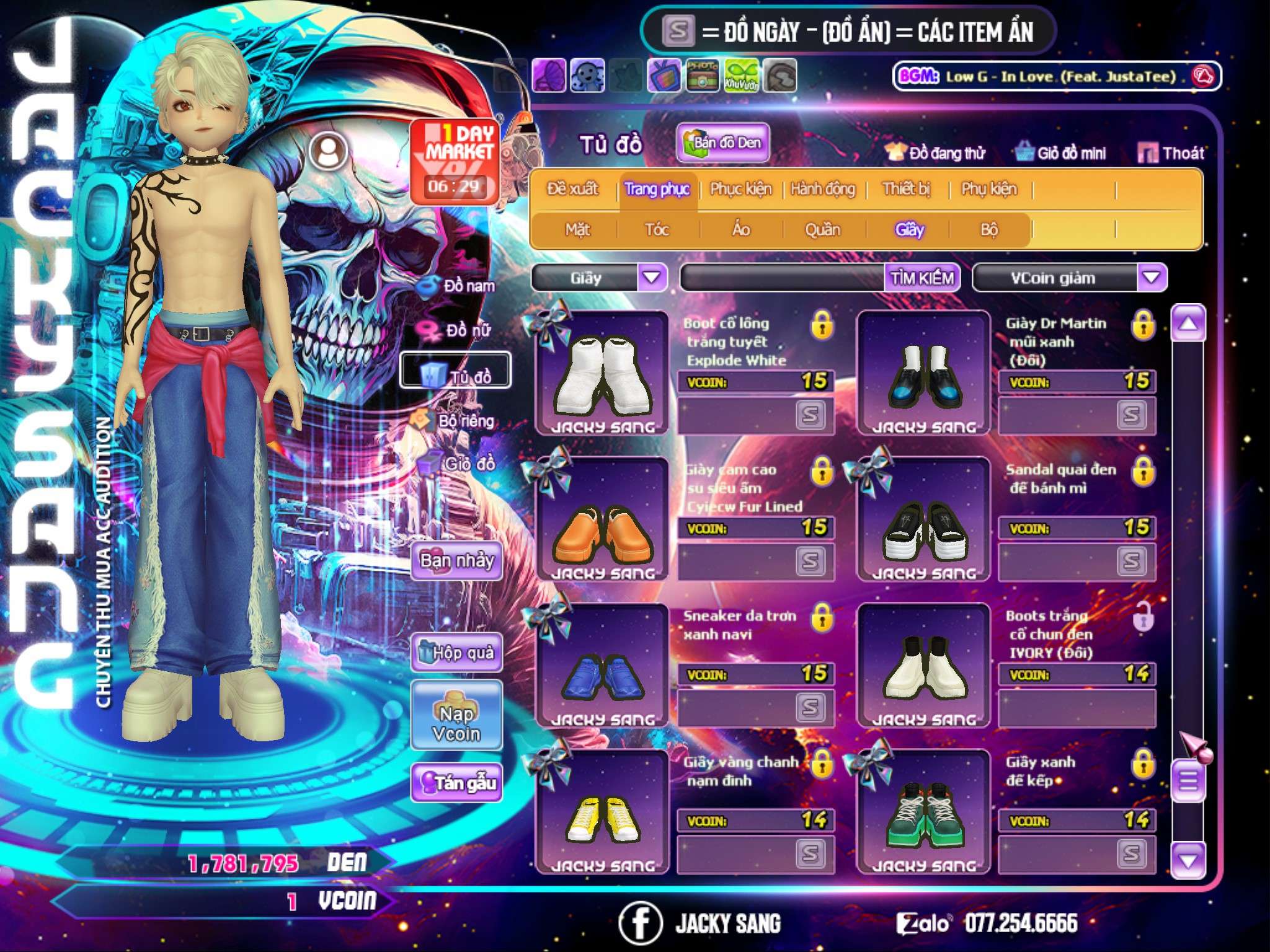This screenshot has height=952, width=1270.
Task: Select the Hành động tab
Action: click(822, 189)
